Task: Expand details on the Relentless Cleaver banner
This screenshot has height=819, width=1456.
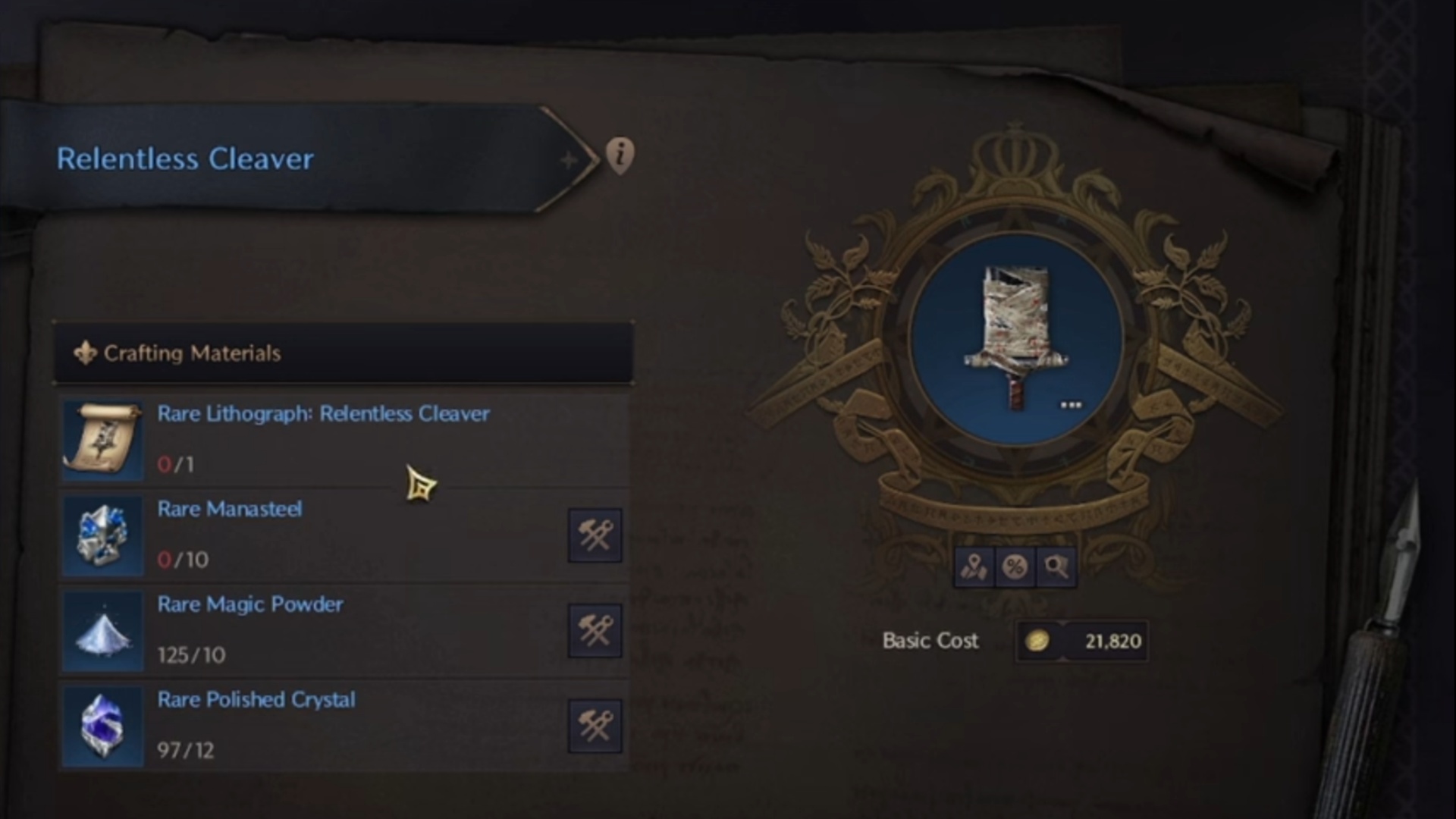Action: tap(303, 159)
